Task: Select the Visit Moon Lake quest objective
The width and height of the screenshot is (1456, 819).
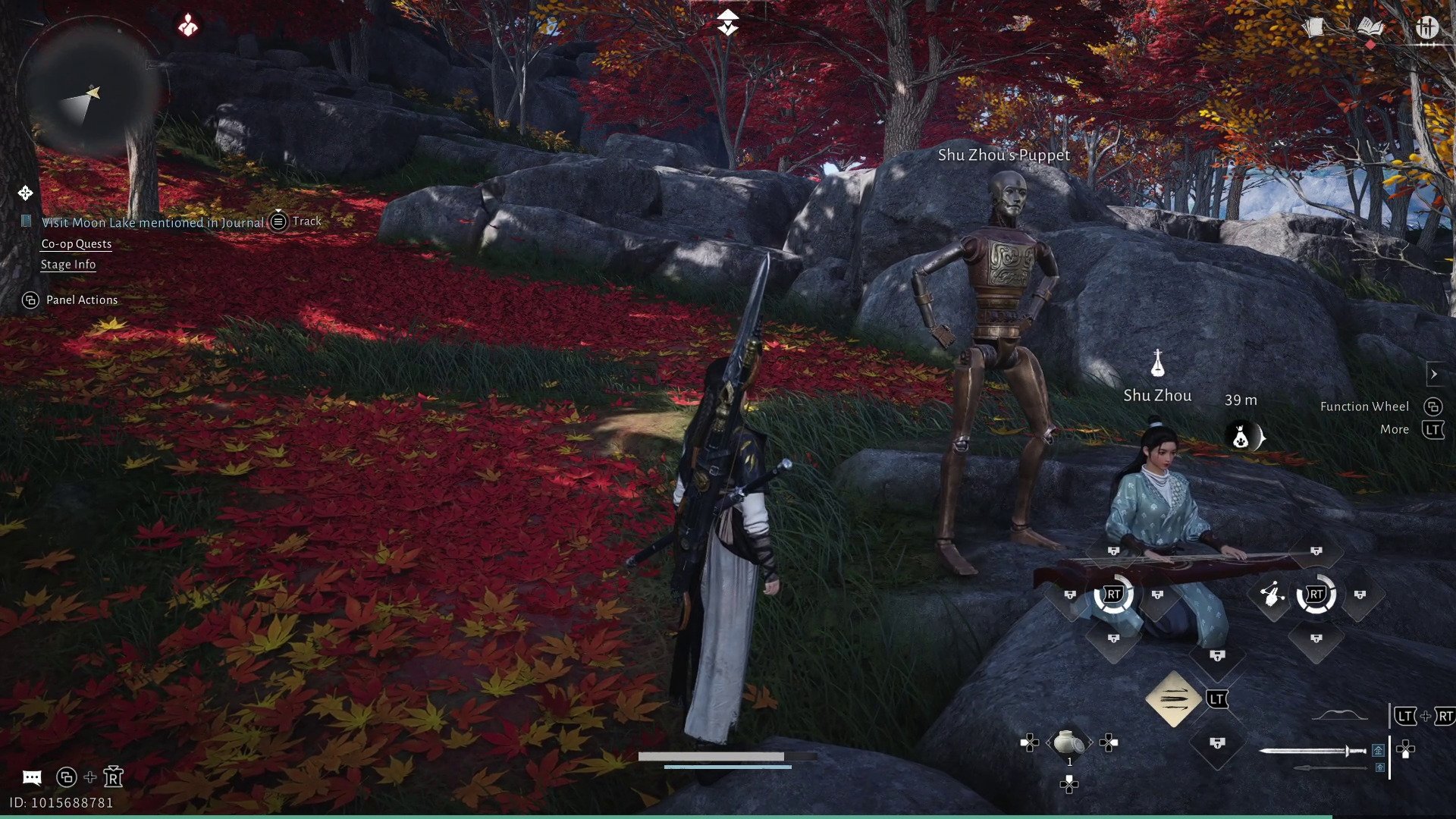Action: click(152, 222)
